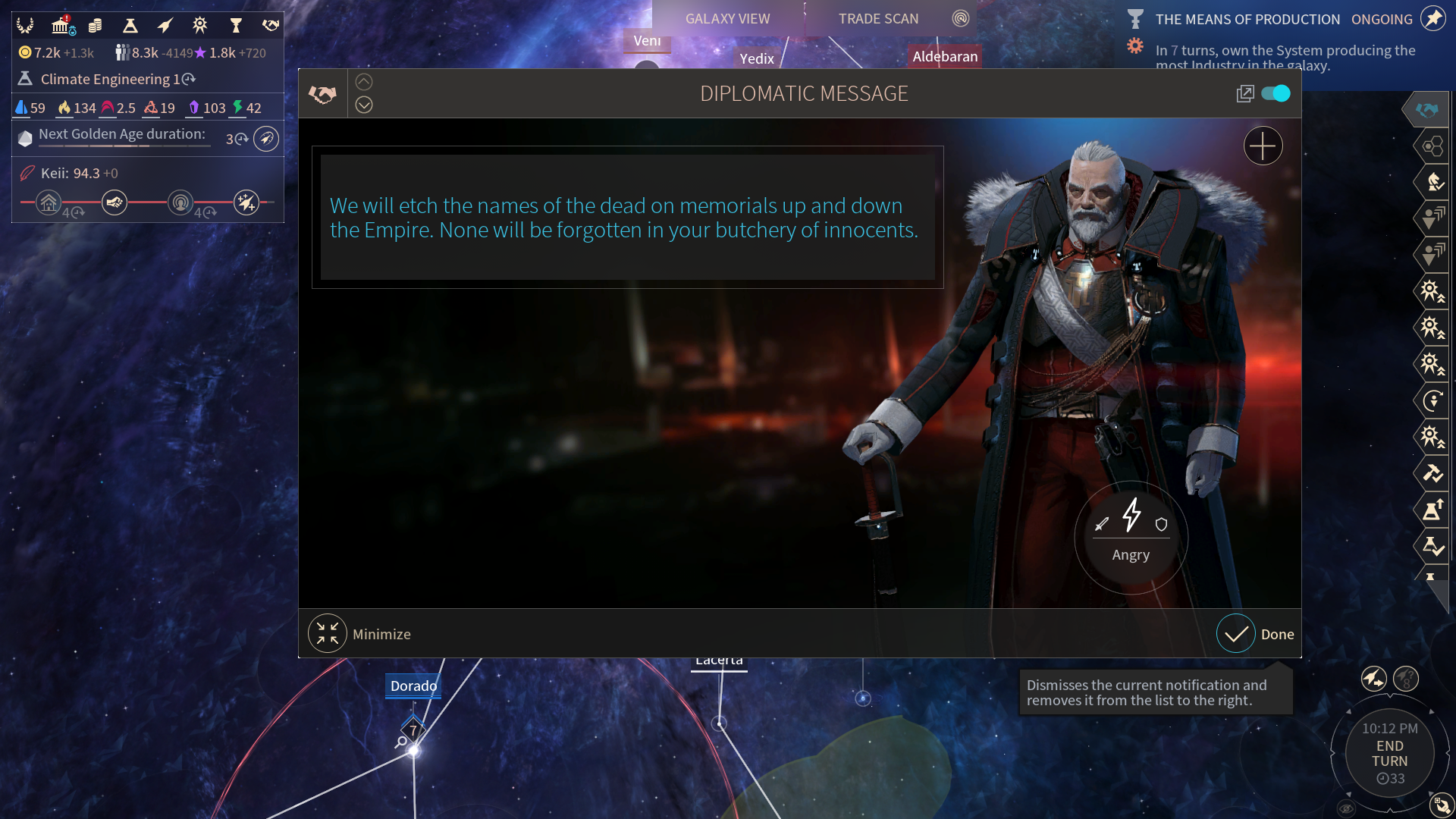This screenshot has width=1456, height=819.
Task: Toggle the cyan switch in message header
Action: pyautogui.click(x=1276, y=93)
